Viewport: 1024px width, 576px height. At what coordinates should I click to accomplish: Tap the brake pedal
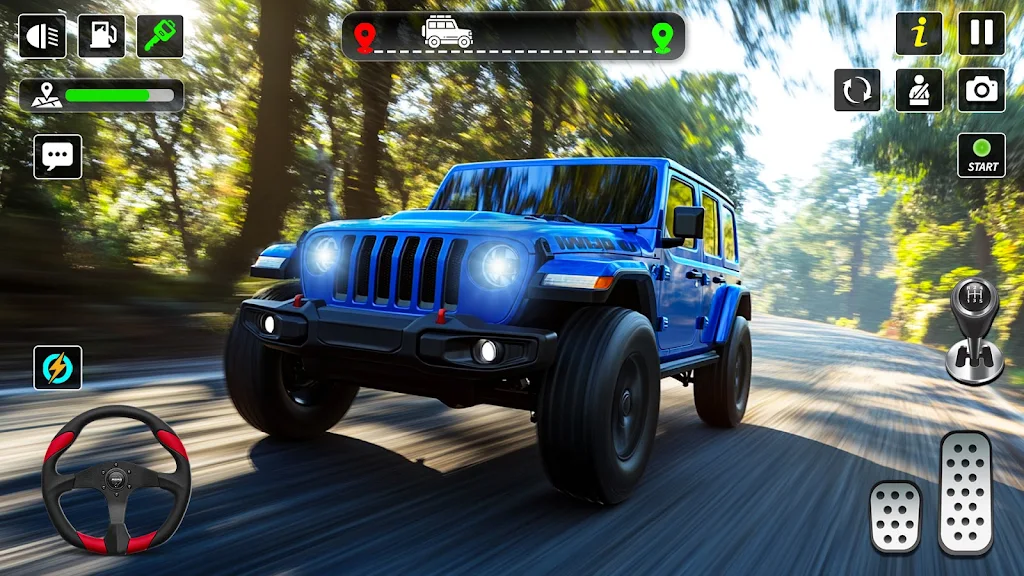pyautogui.click(x=895, y=516)
